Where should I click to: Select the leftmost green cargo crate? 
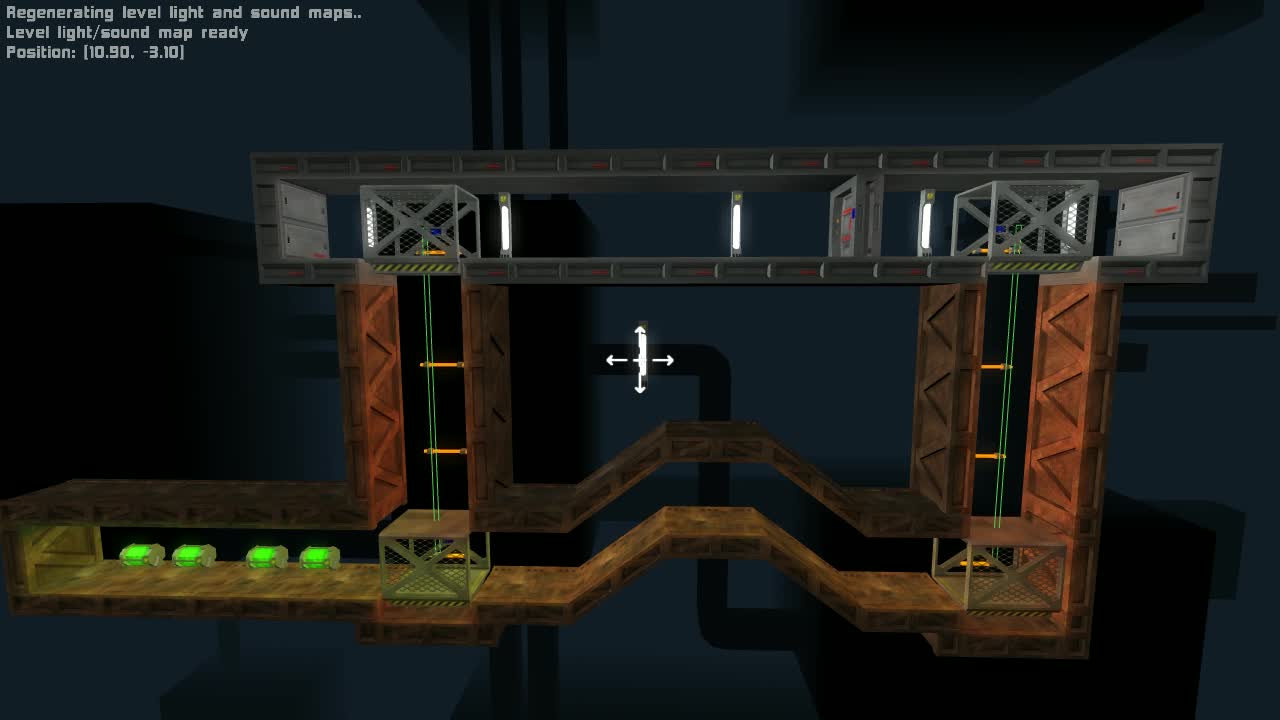(x=140, y=555)
